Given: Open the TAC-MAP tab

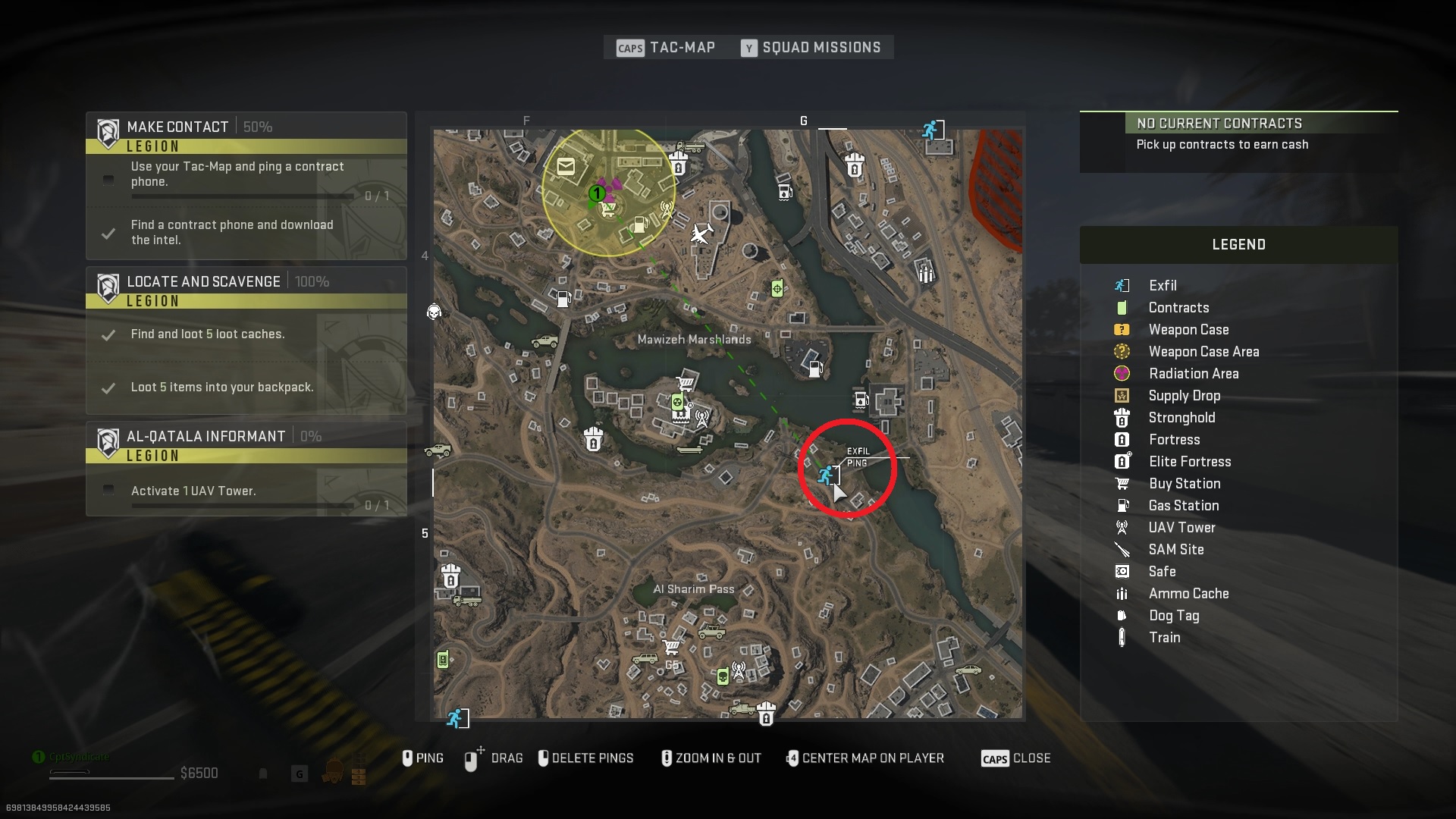Looking at the screenshot, I should tap(681, 47).
